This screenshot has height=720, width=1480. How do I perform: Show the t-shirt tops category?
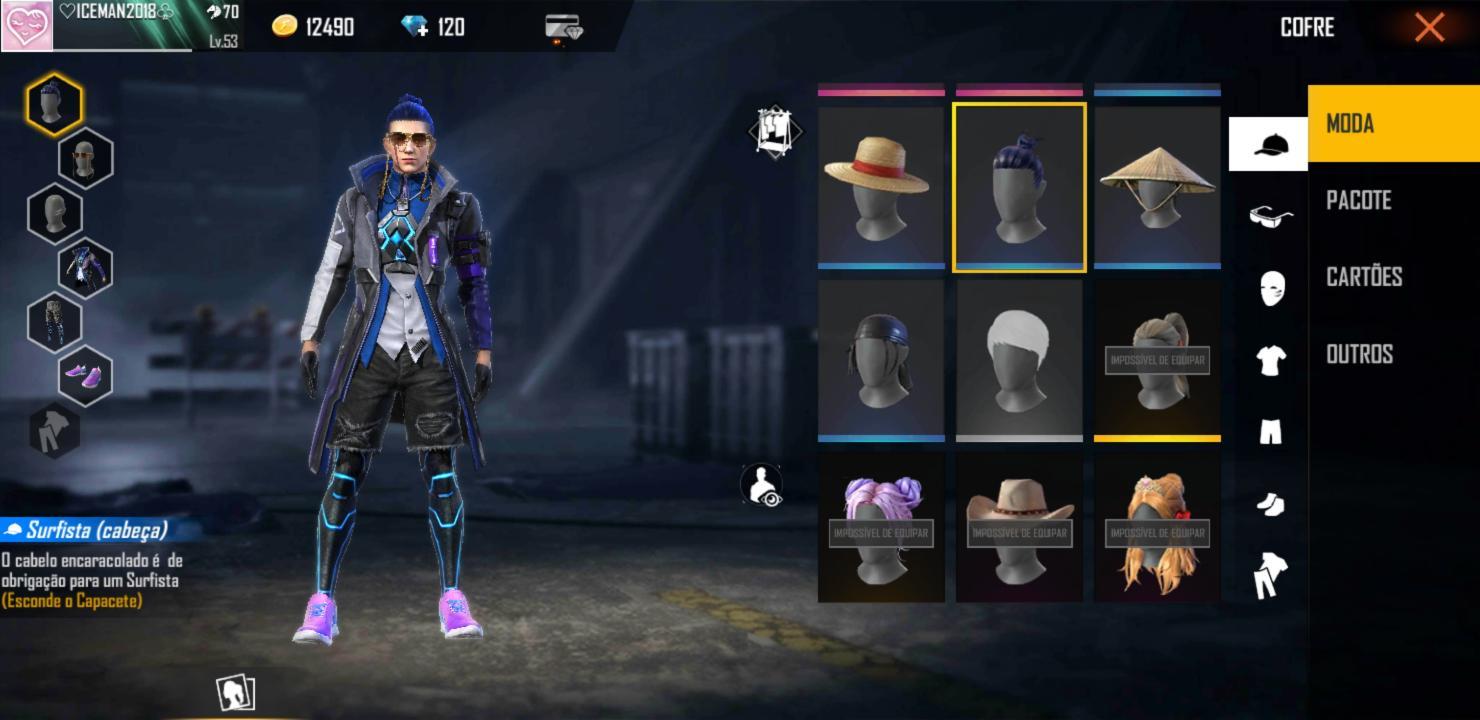(x=1270, y=360)
